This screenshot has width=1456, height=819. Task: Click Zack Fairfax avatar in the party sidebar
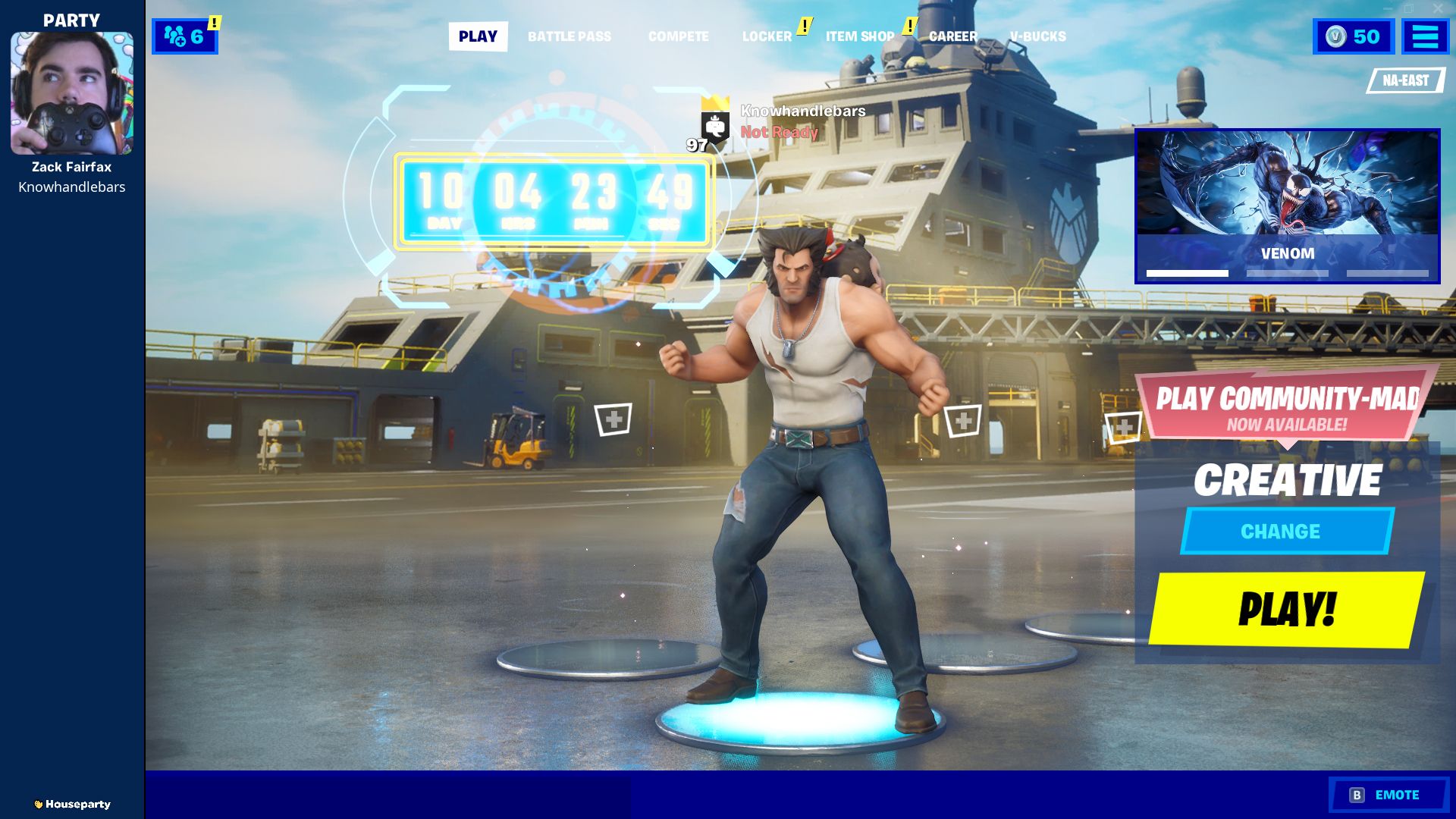pos(72,93)
